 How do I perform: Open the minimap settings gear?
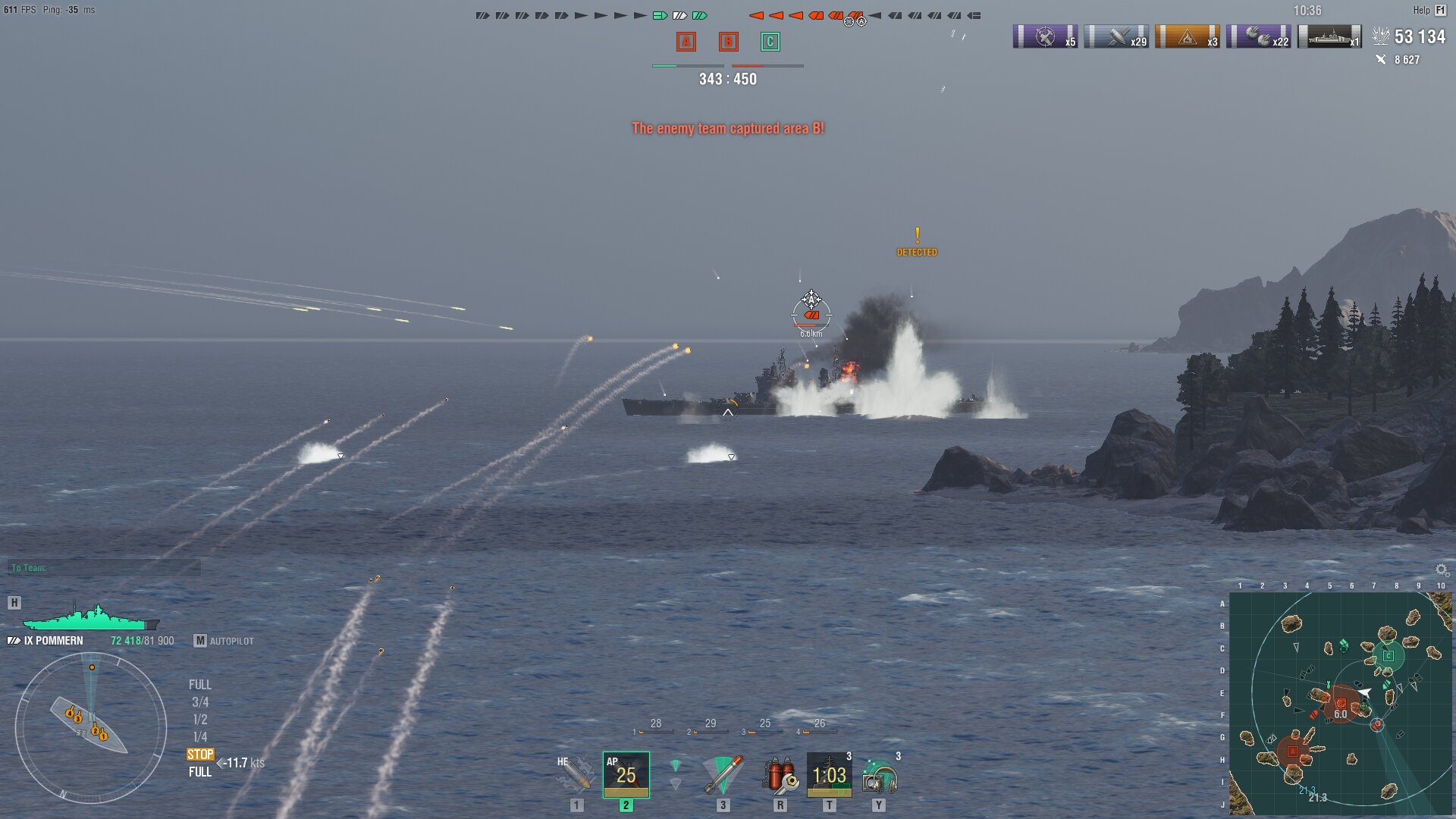click(x=1442, y=570)
